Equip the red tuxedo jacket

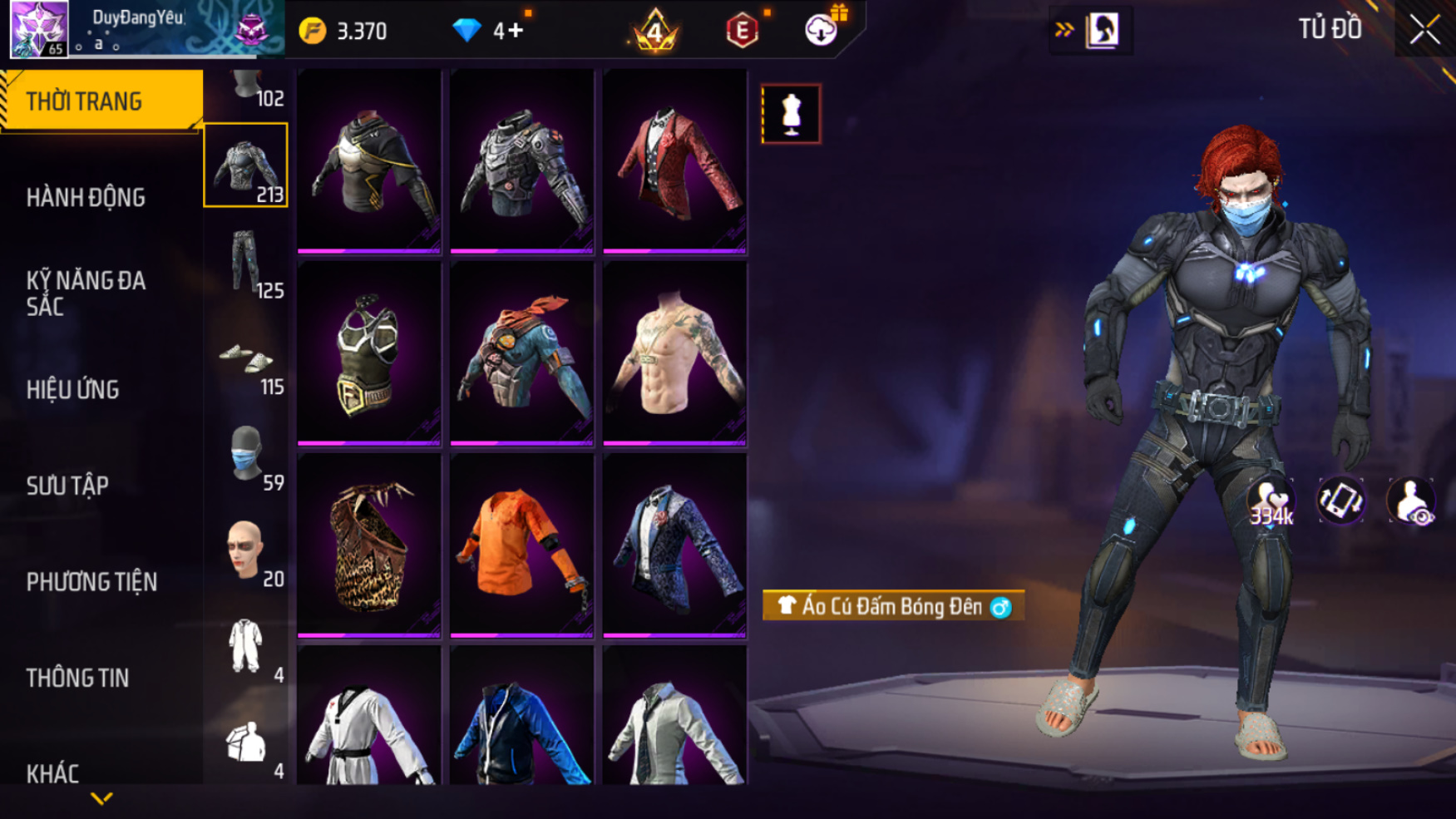674,162
